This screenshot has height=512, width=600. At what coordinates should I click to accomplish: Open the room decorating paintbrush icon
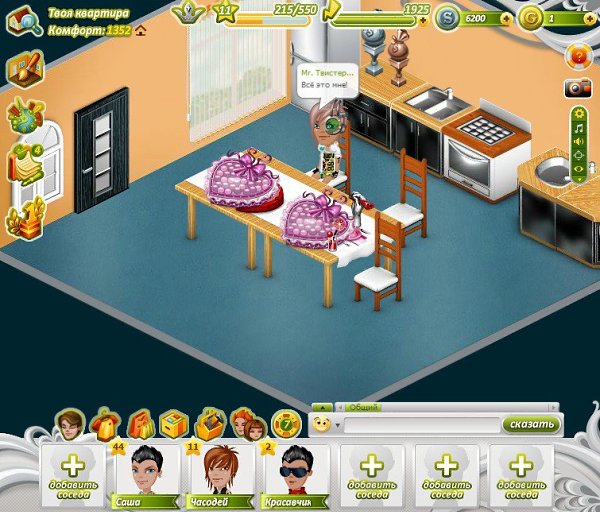tap(23, 69)
